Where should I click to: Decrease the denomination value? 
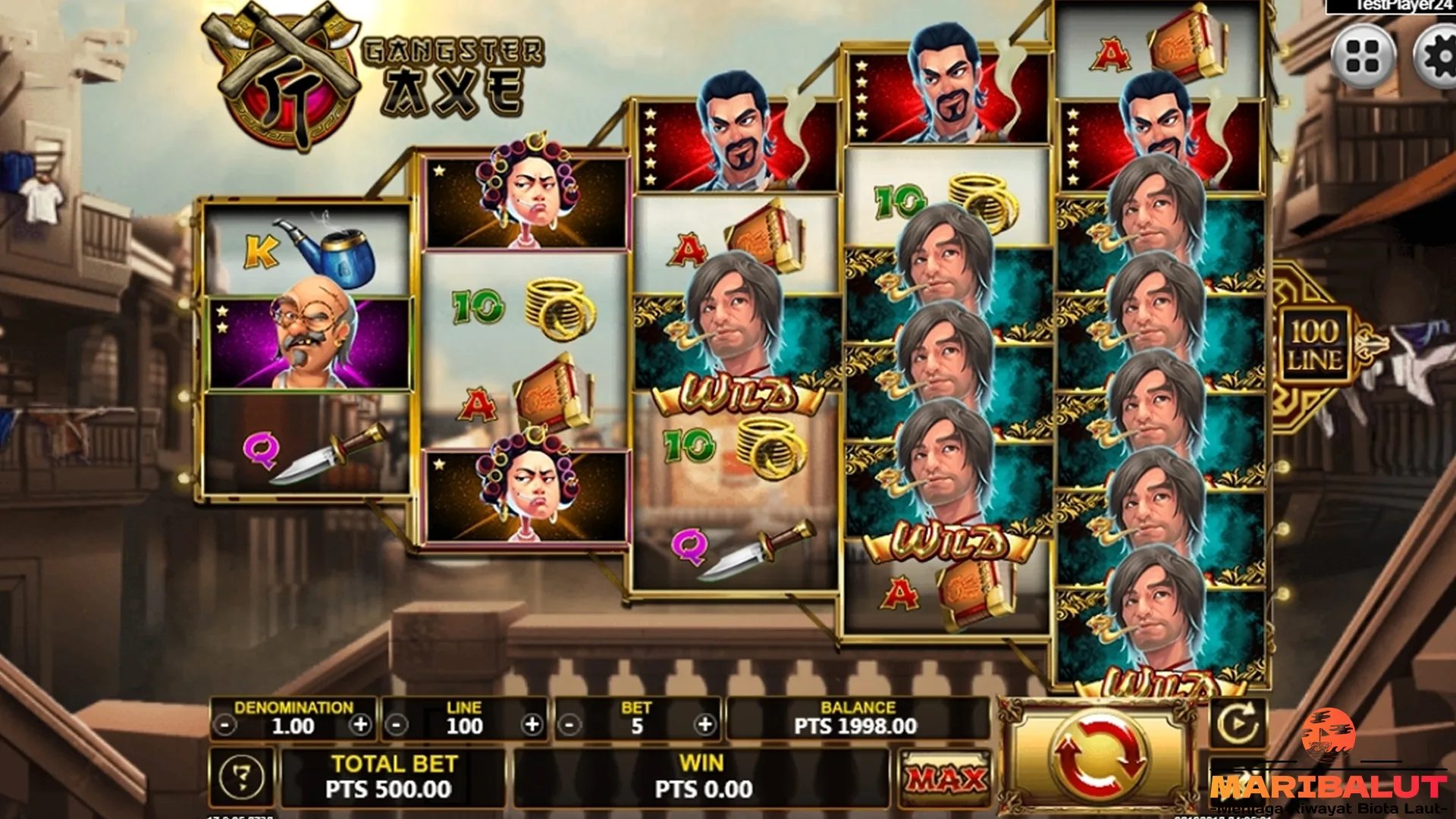224,726
